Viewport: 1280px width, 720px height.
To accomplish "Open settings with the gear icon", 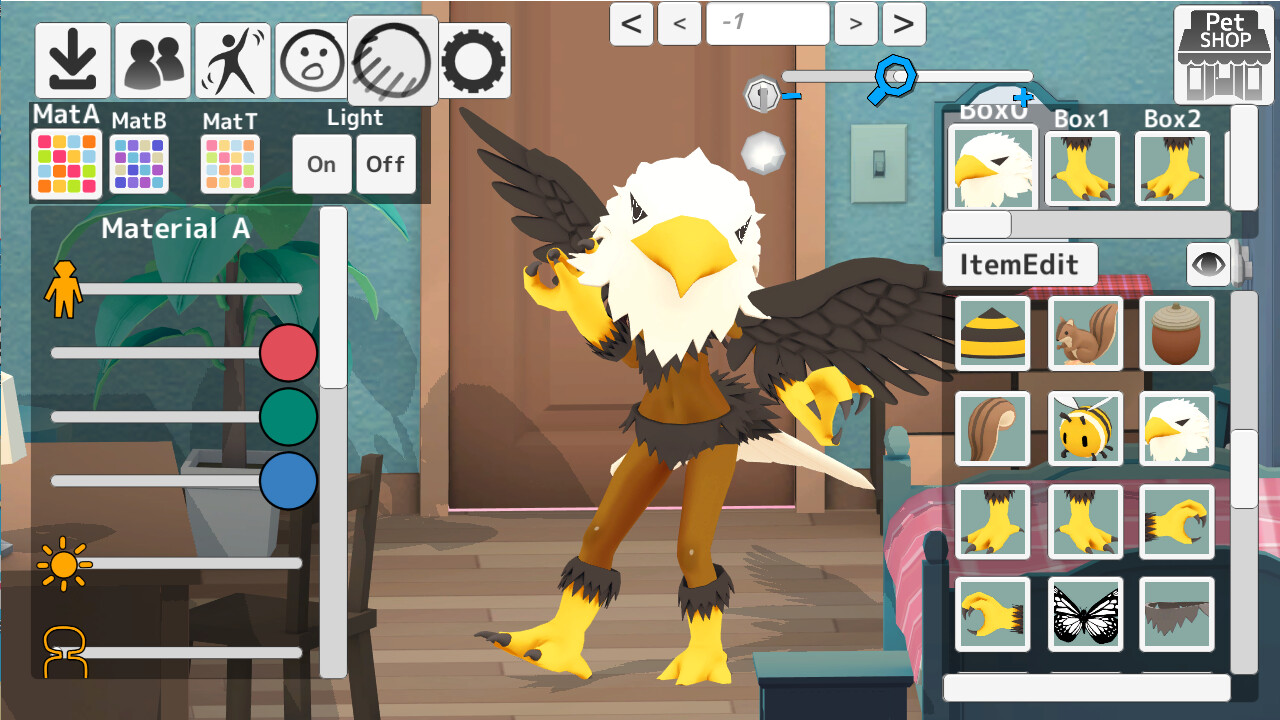I will pyautogui.click(x=472, y=60).
